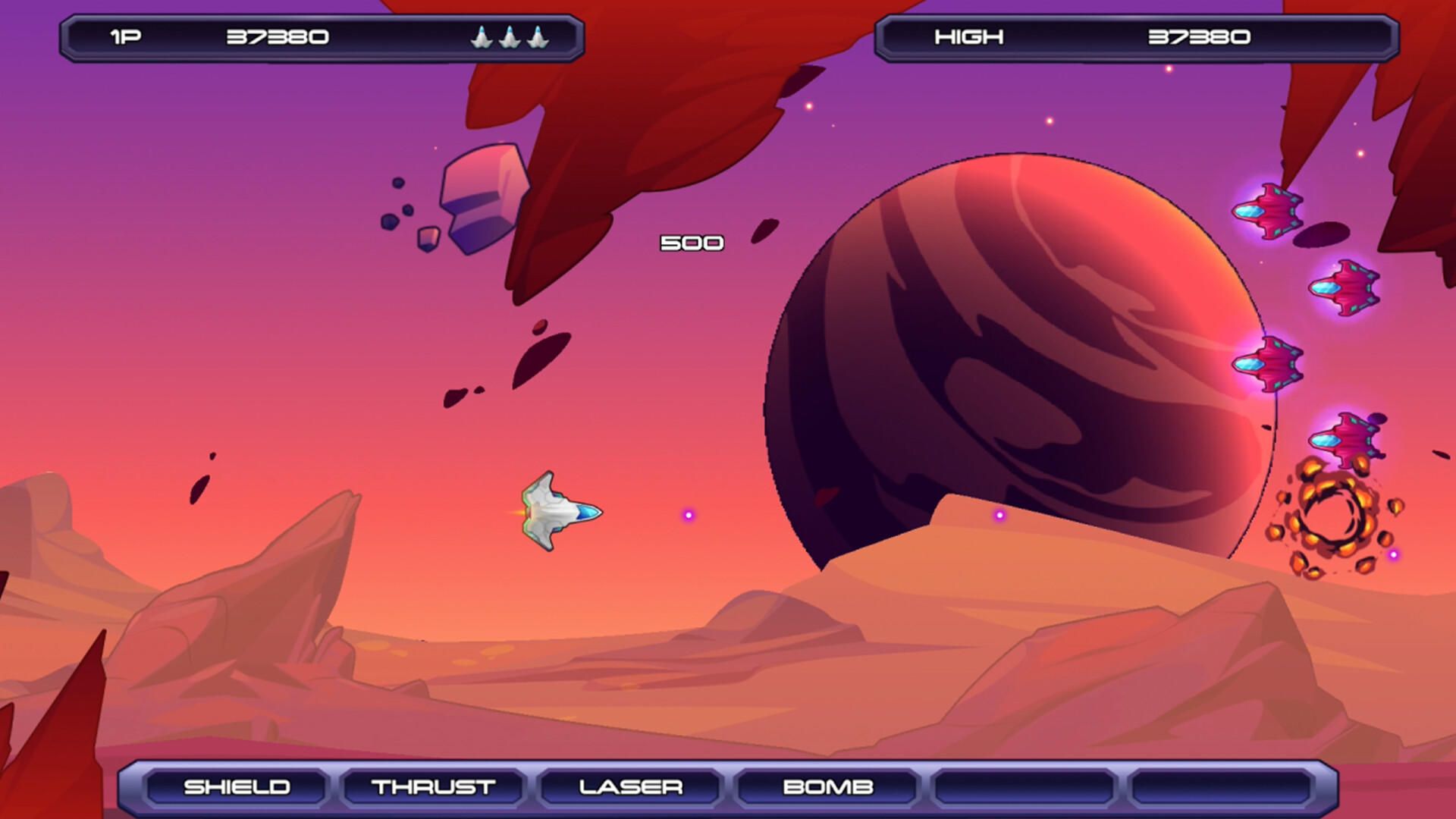
Task: Select the third ship life icon
Action: (x=537, y=36)
